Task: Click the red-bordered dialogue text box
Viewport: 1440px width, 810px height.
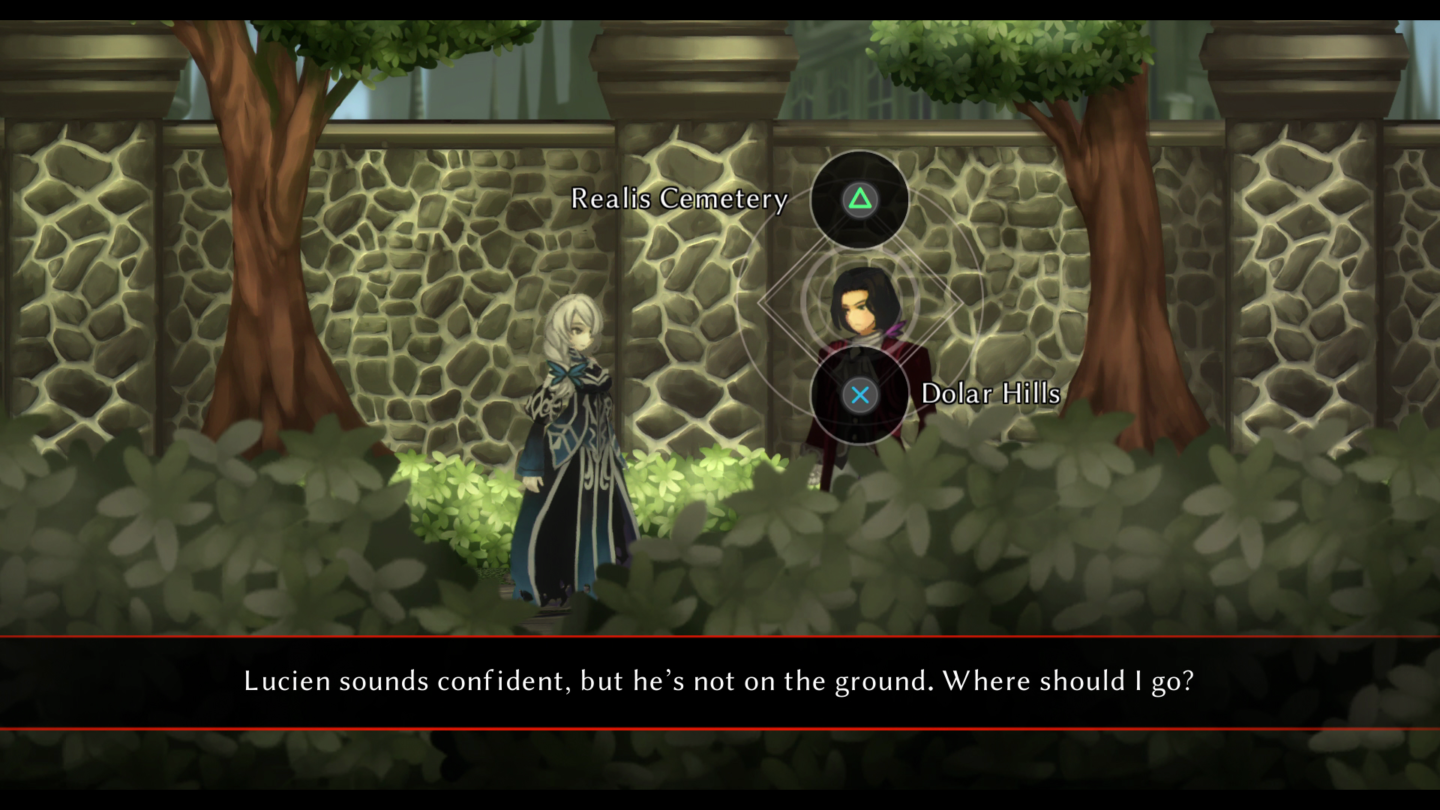Action: 720,681
